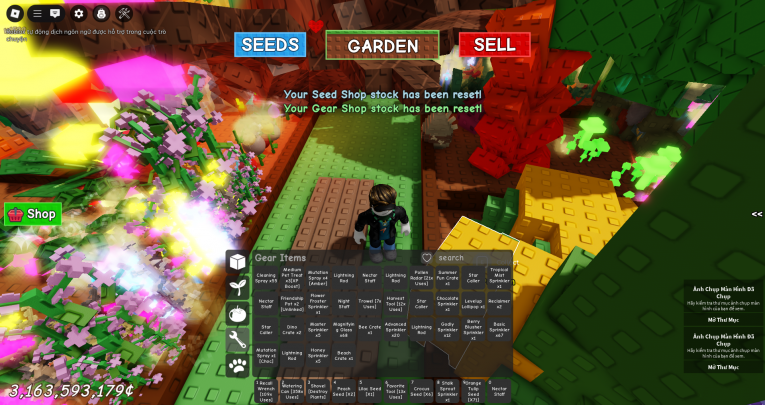Image resolution: width=765 pixels, height=405 pixels.
Task: Open the Shop button
Action: 33,214
